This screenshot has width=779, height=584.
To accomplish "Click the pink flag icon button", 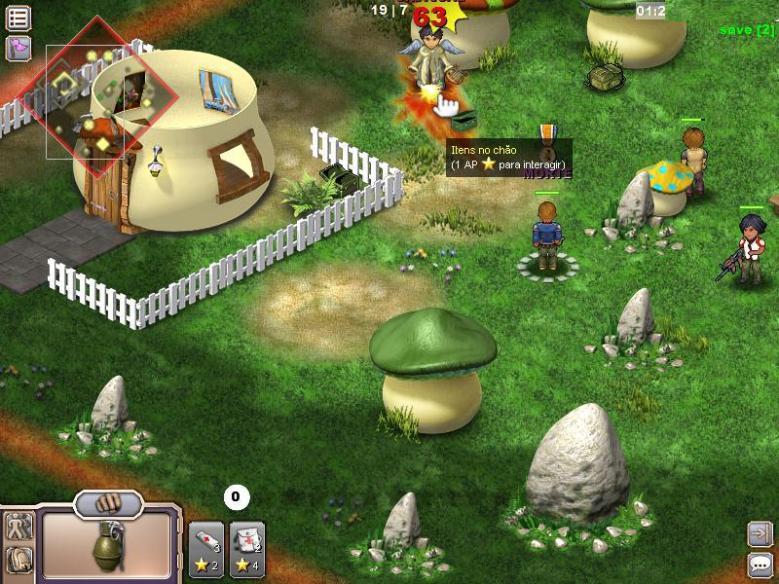I will tap(18, 48).
